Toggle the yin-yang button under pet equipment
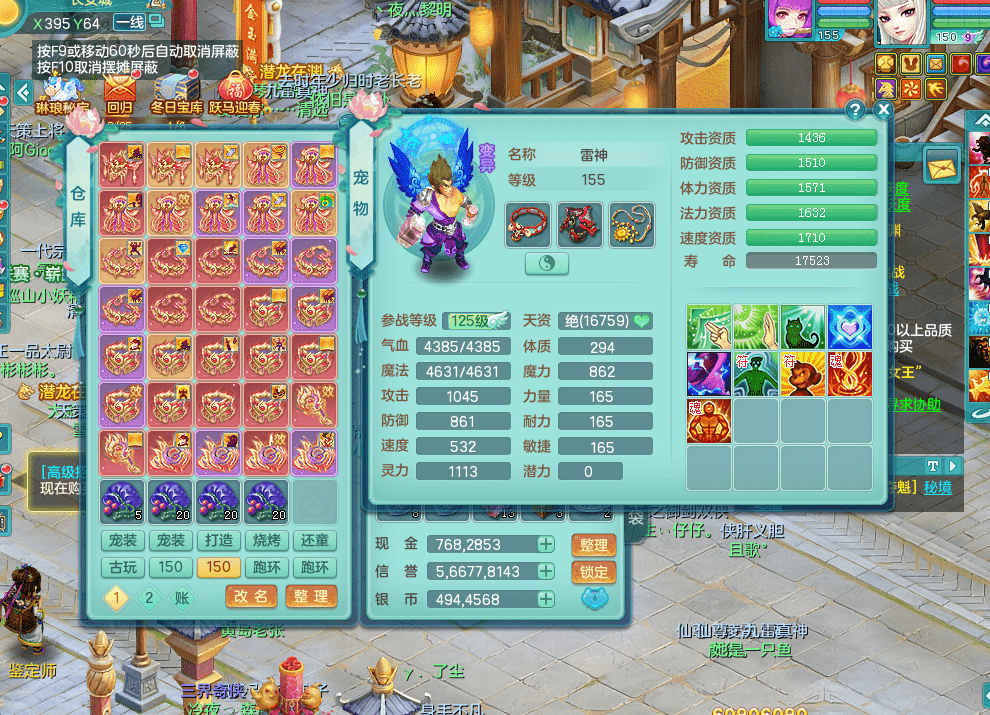Image resolution: width=990 pixels, height=715 pixels. click(x=546, y=263)
